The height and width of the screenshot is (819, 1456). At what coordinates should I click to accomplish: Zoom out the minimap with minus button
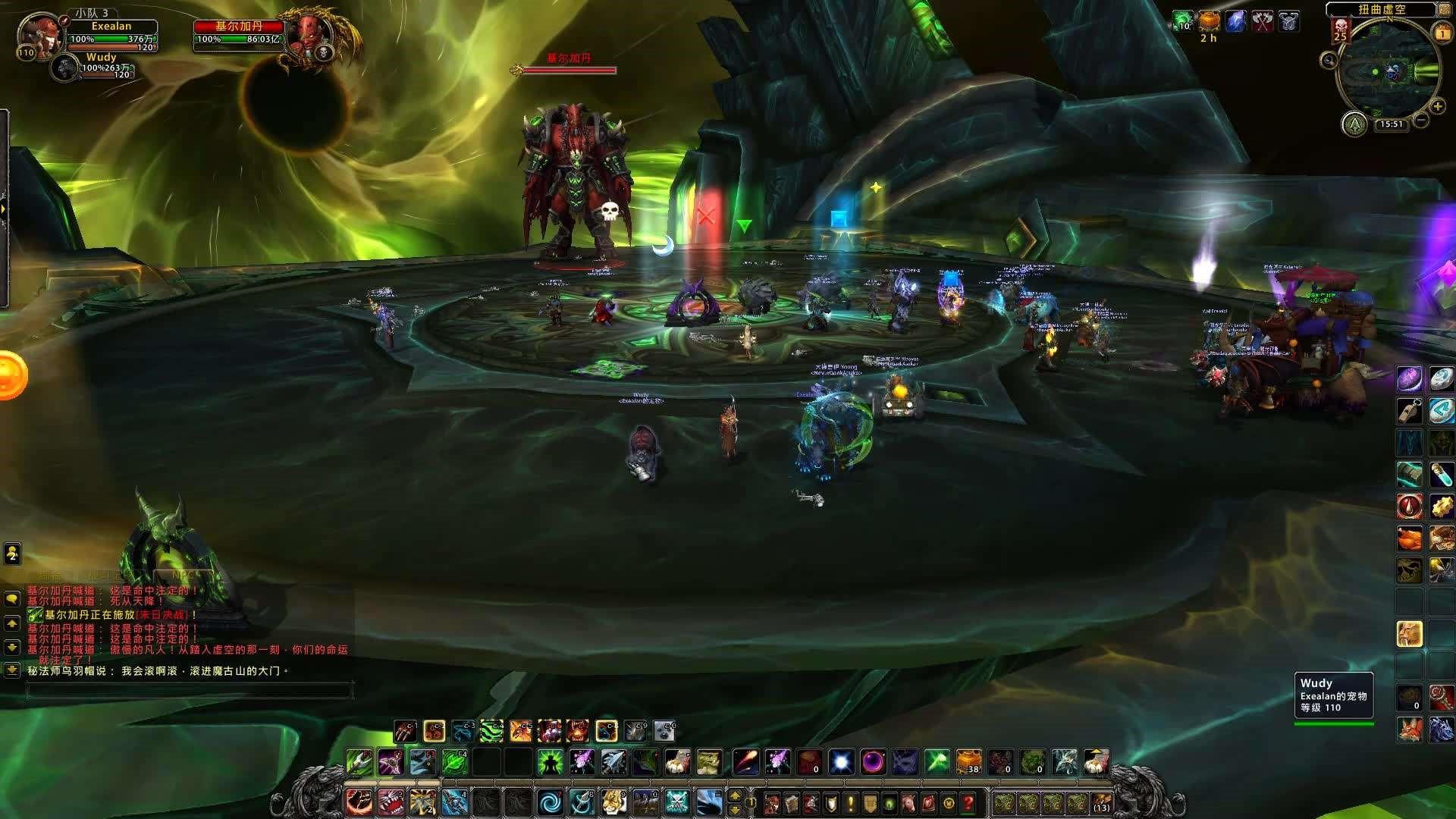tap(1420, 120)
